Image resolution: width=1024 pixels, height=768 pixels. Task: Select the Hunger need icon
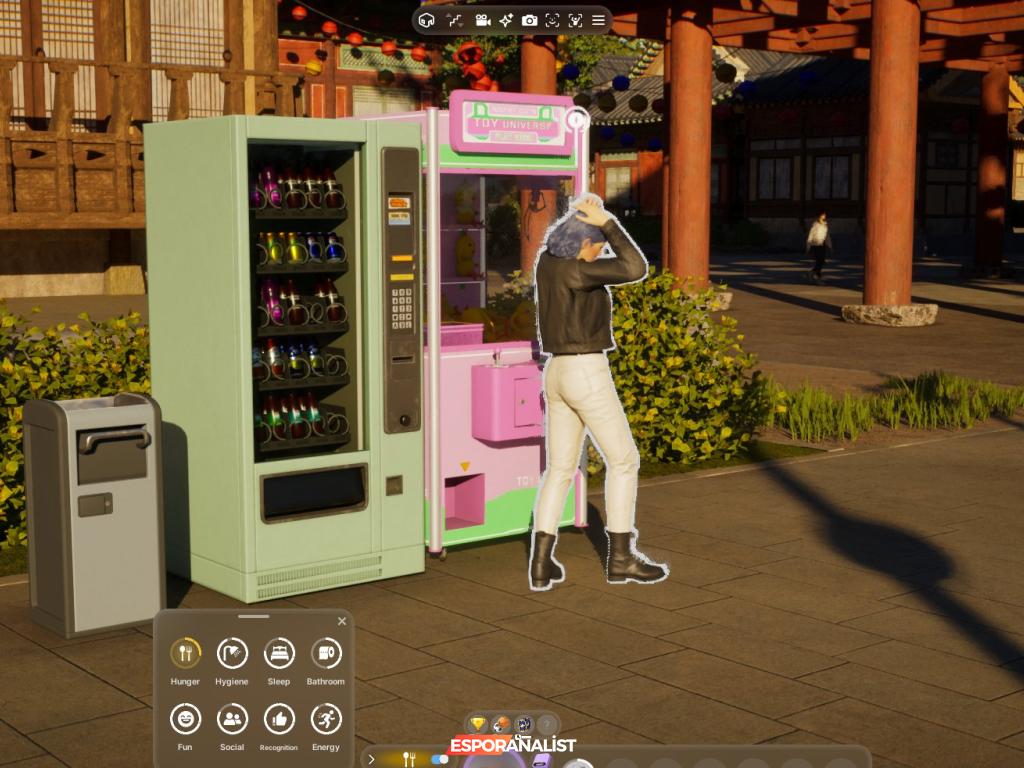pyautogui.click(x=185, y=654)
